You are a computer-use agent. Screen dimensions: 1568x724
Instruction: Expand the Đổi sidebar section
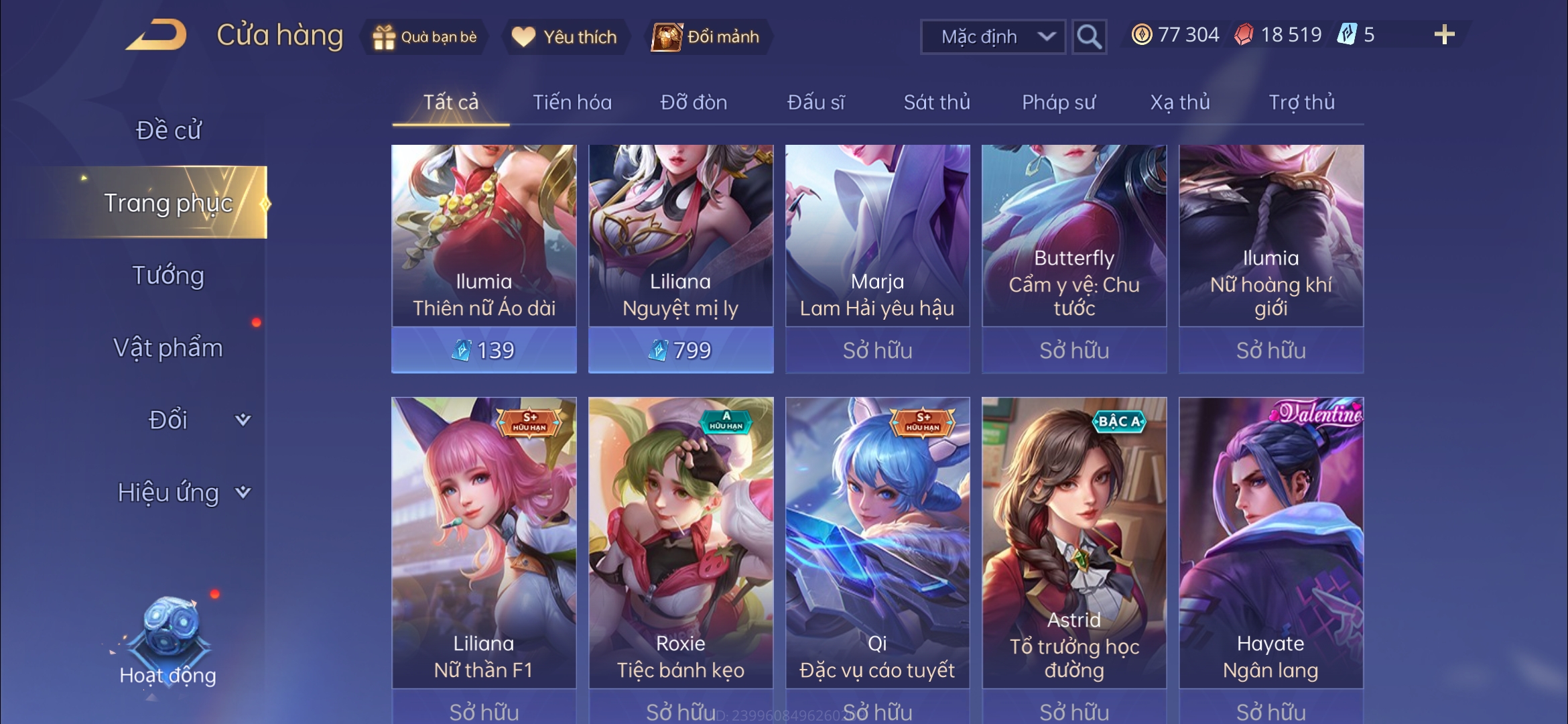pos(169,420)
